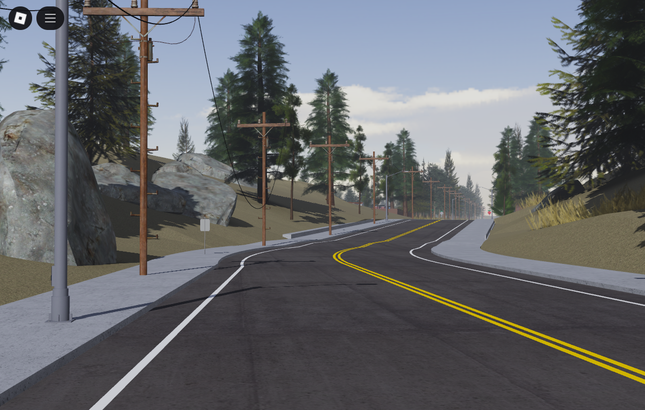Open the Roblox logo menu
The image size is (645, 410).
pyautogui.click(x=20, y=18)
